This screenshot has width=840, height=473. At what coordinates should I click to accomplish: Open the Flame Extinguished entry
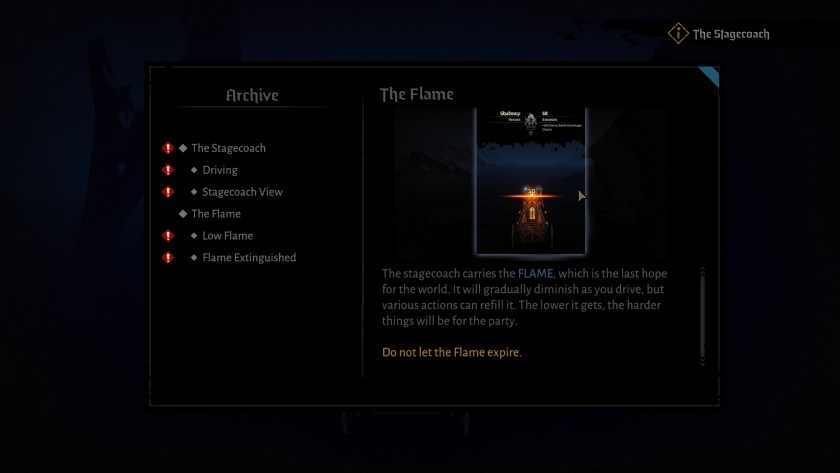[x=249, y=258]
